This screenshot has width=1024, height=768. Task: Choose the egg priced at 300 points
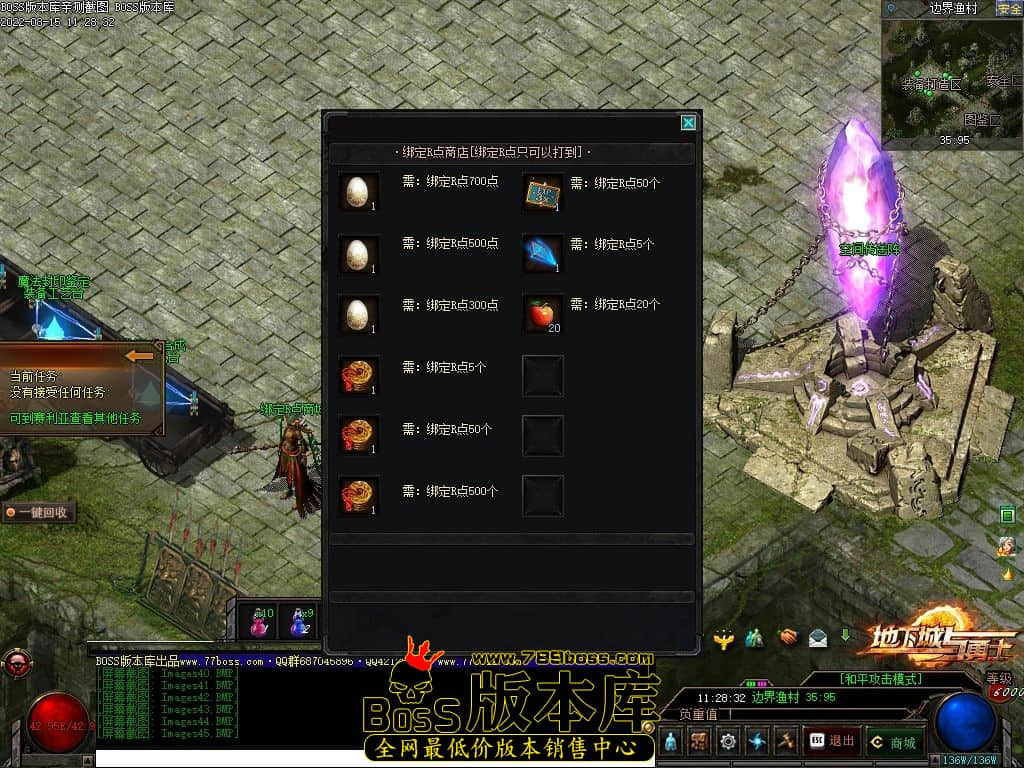click(358, 314)
